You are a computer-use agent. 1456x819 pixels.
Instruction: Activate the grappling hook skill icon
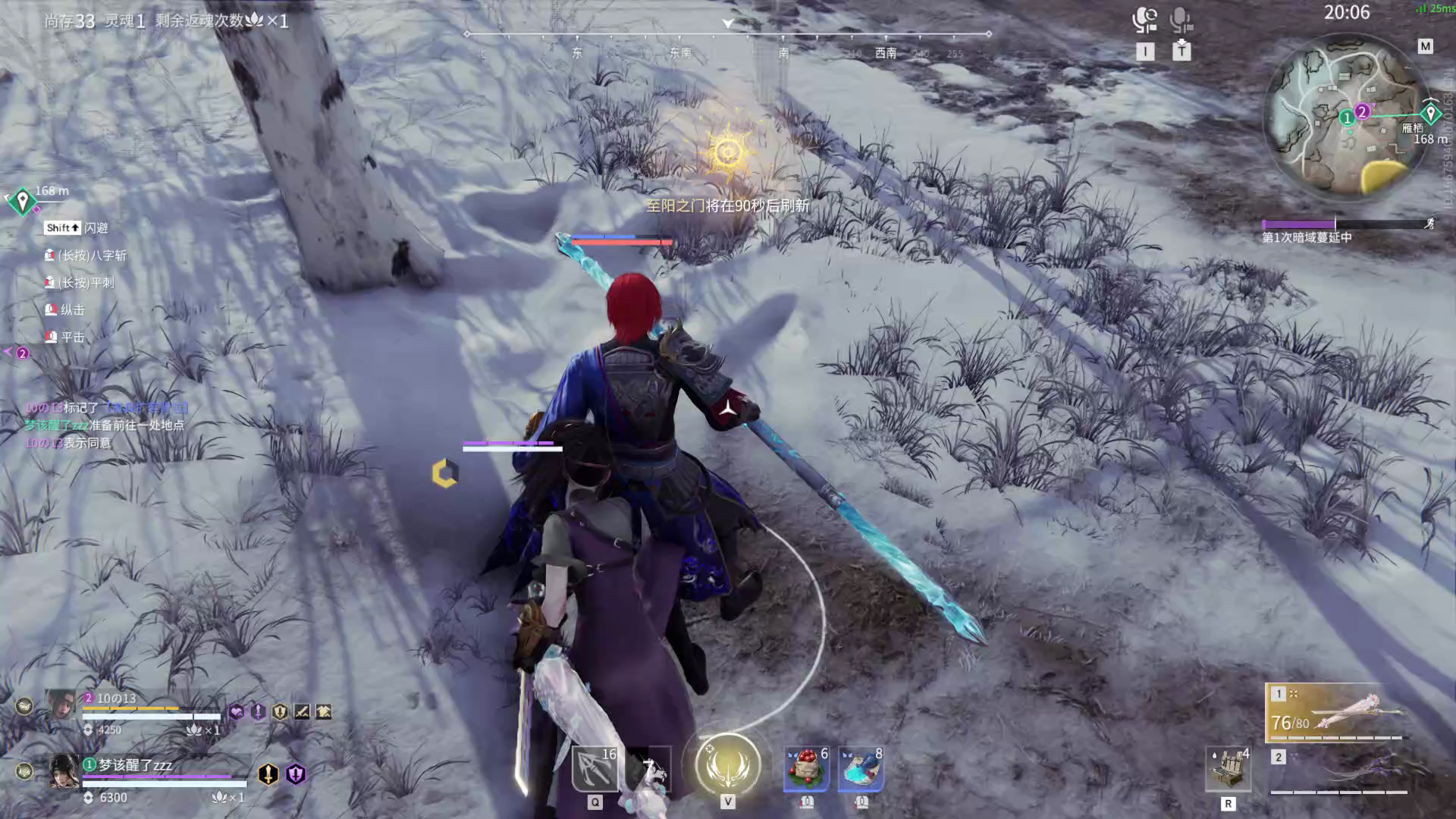595,769
